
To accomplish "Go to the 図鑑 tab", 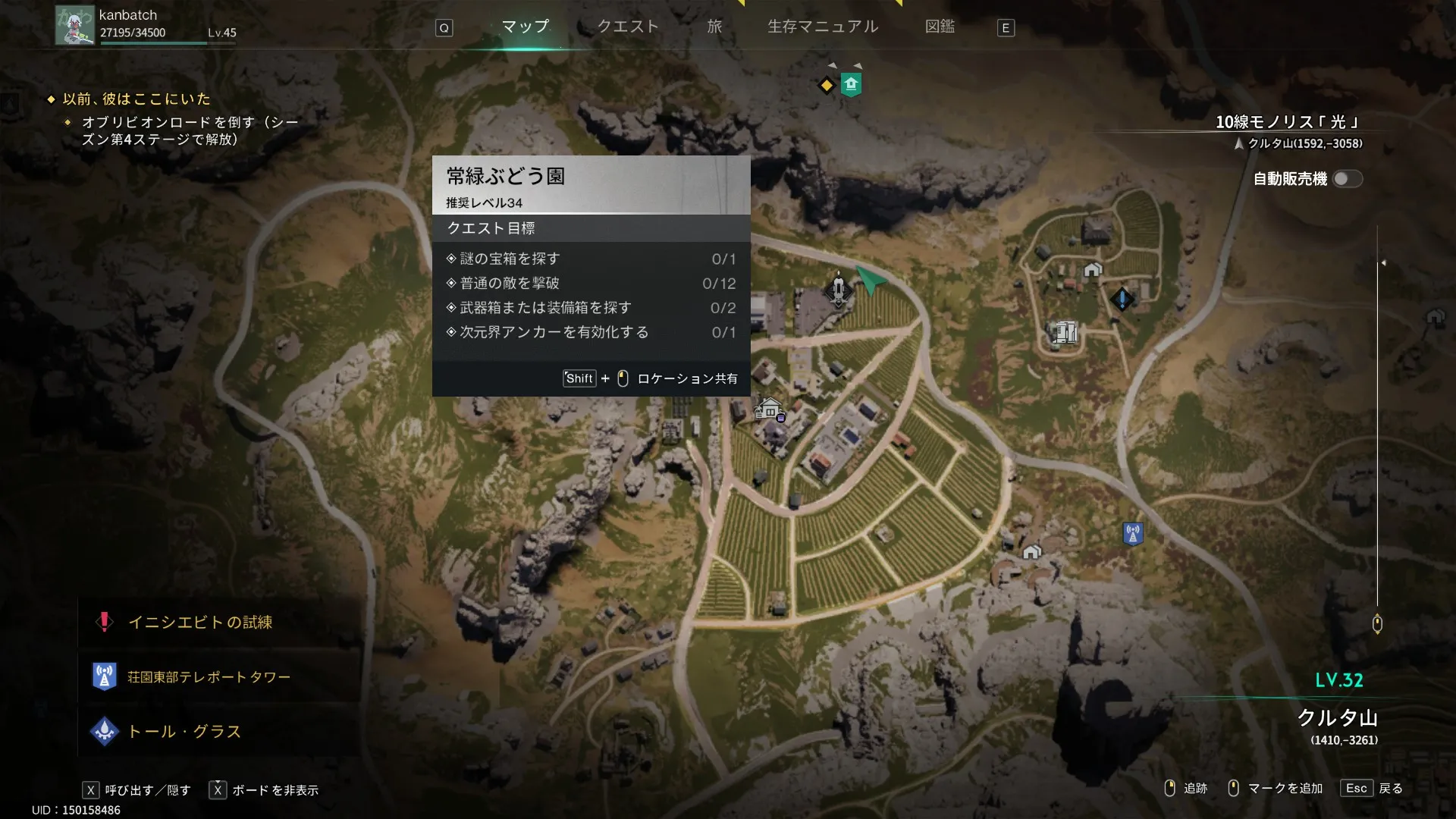I will 940,27.
